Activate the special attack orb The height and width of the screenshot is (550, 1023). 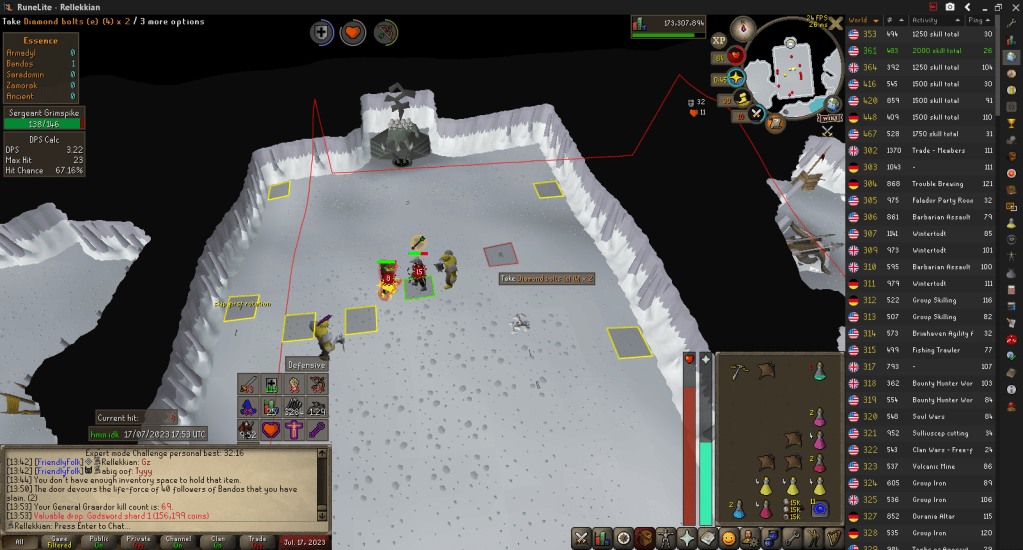tap(756, 114)
